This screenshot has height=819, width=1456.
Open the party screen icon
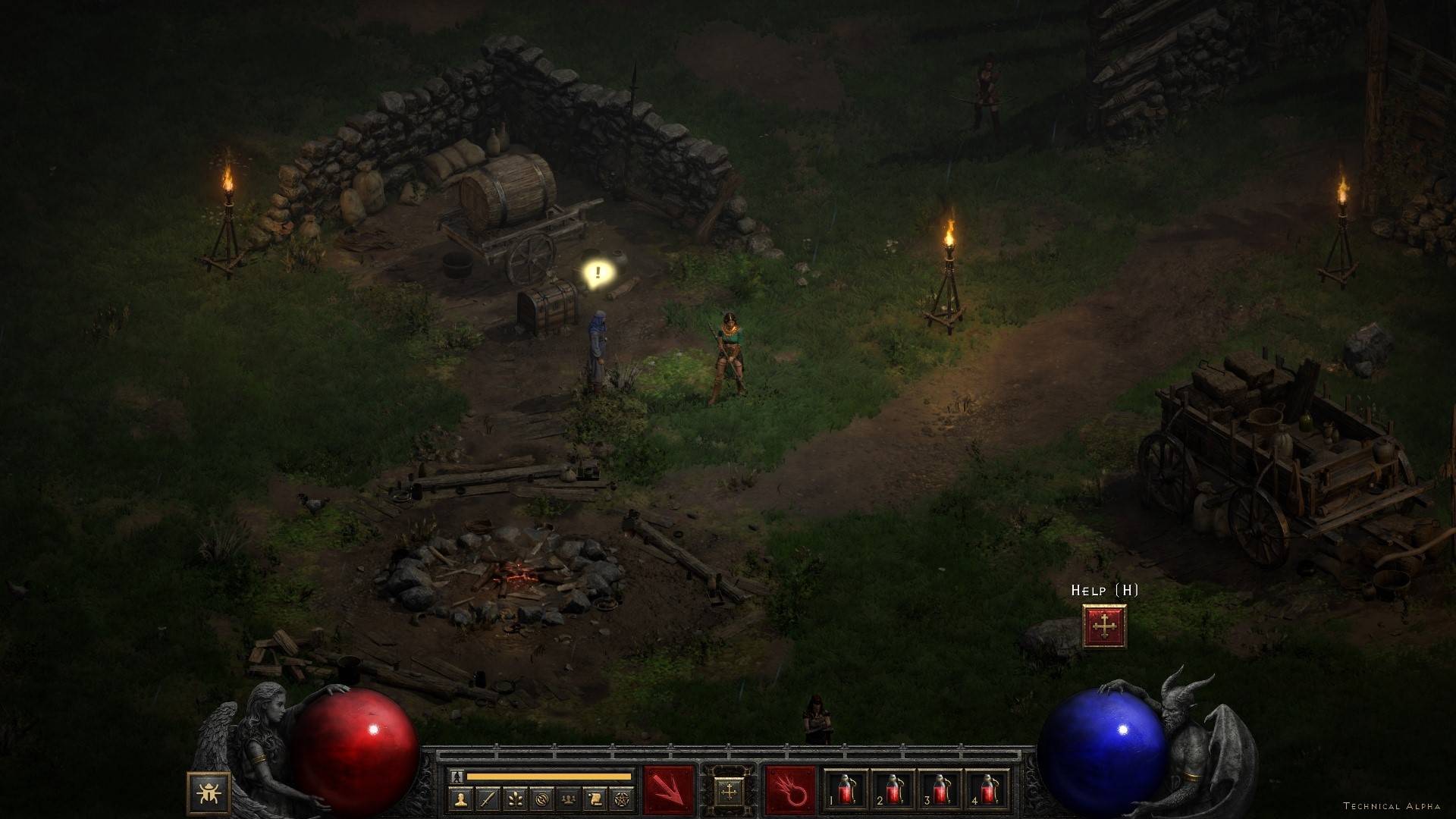568,799
